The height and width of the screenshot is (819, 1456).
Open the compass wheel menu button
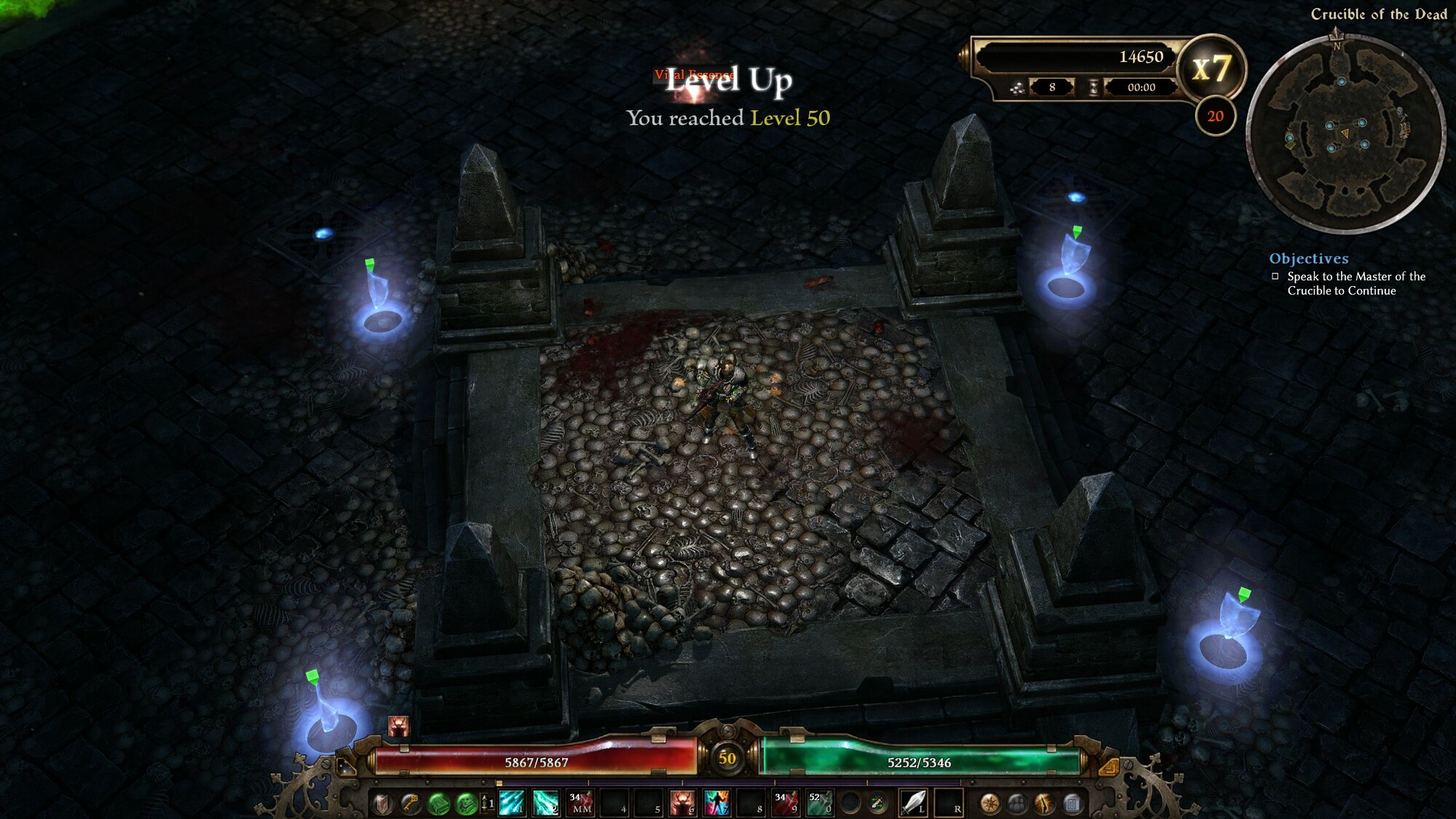point(989,804)
